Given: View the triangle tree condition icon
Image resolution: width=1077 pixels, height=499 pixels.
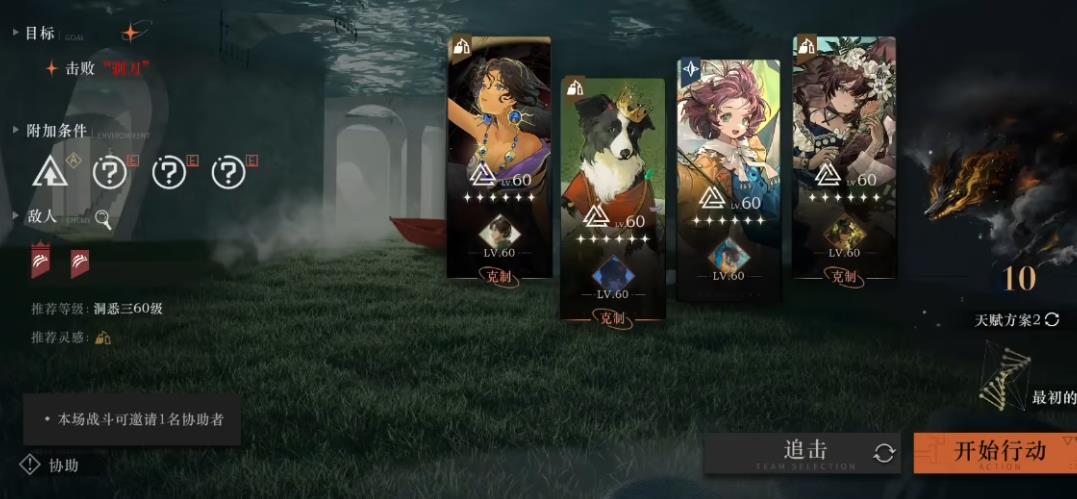Looking at the screenshot, I should (x=49, y=173).
